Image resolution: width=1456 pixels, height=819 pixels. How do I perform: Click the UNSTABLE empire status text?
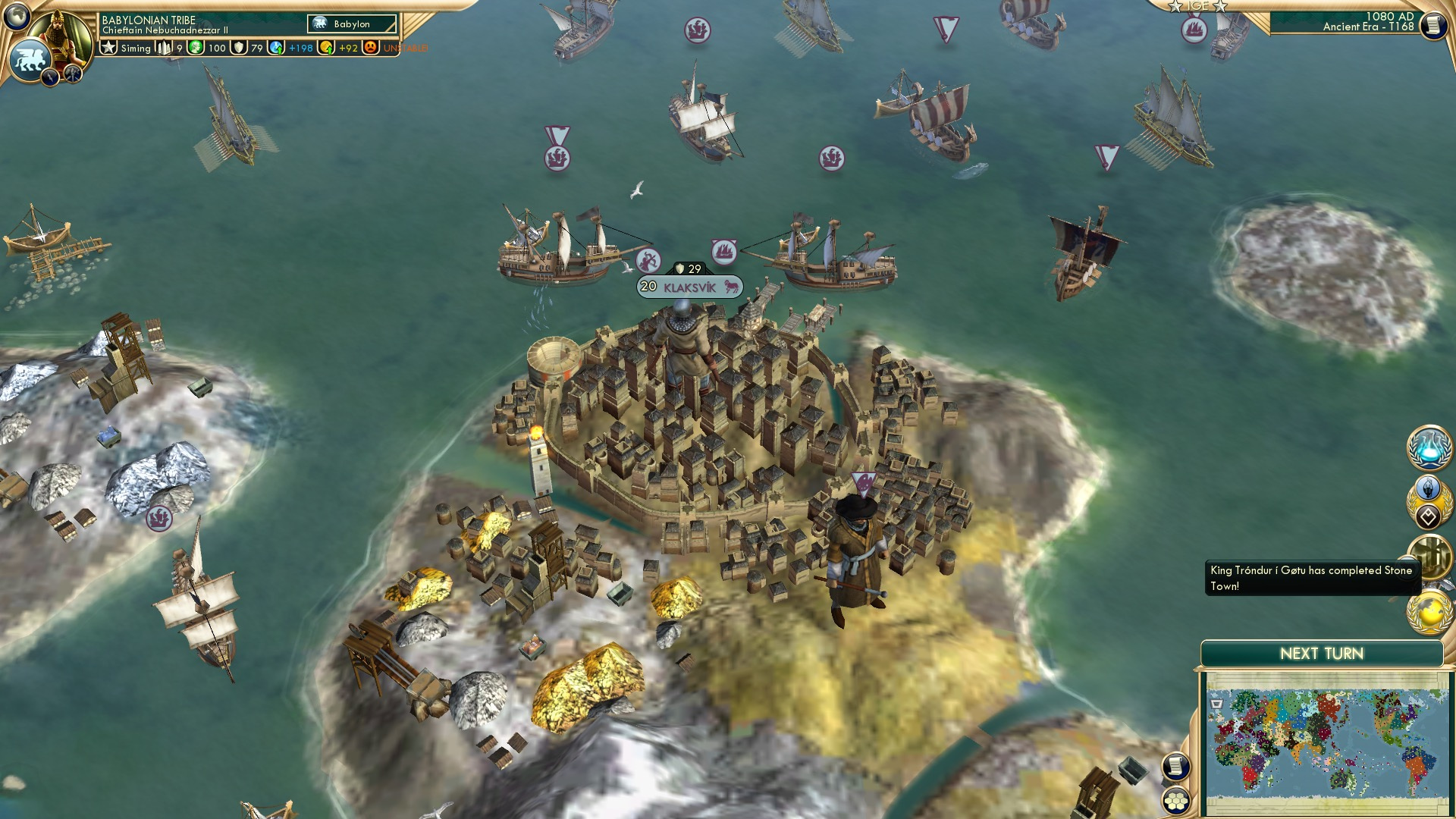(x=404, y=48)
